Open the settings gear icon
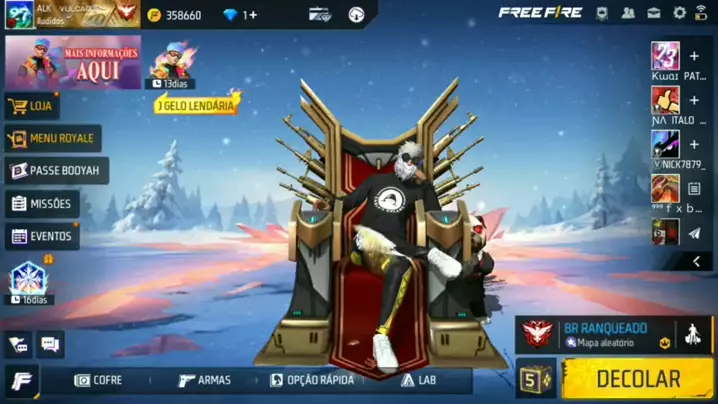 click(680, 13)
